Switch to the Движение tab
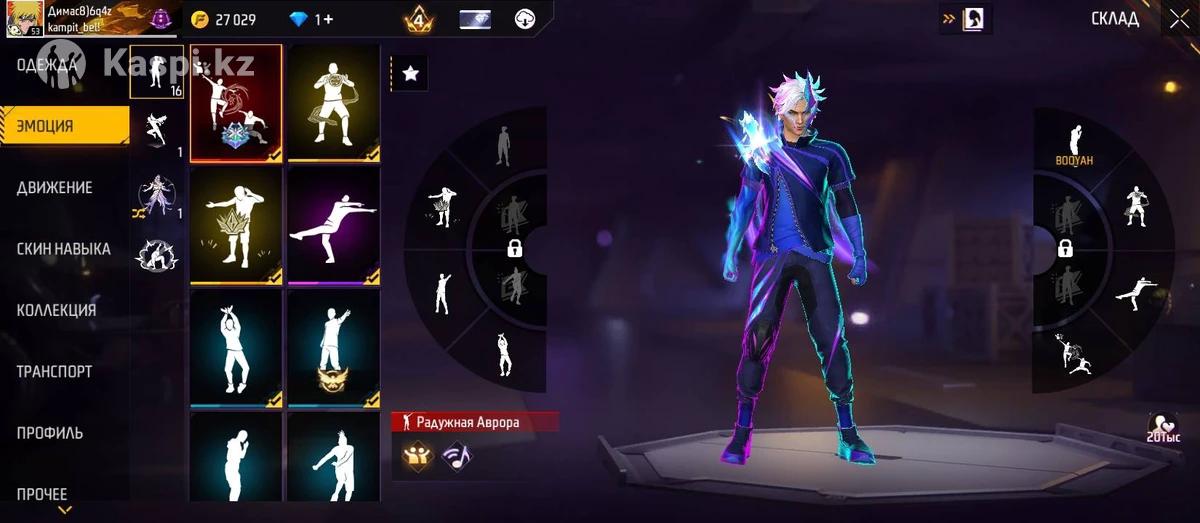The width and height of the screenshot is (1200, 523). click(55, 188)
